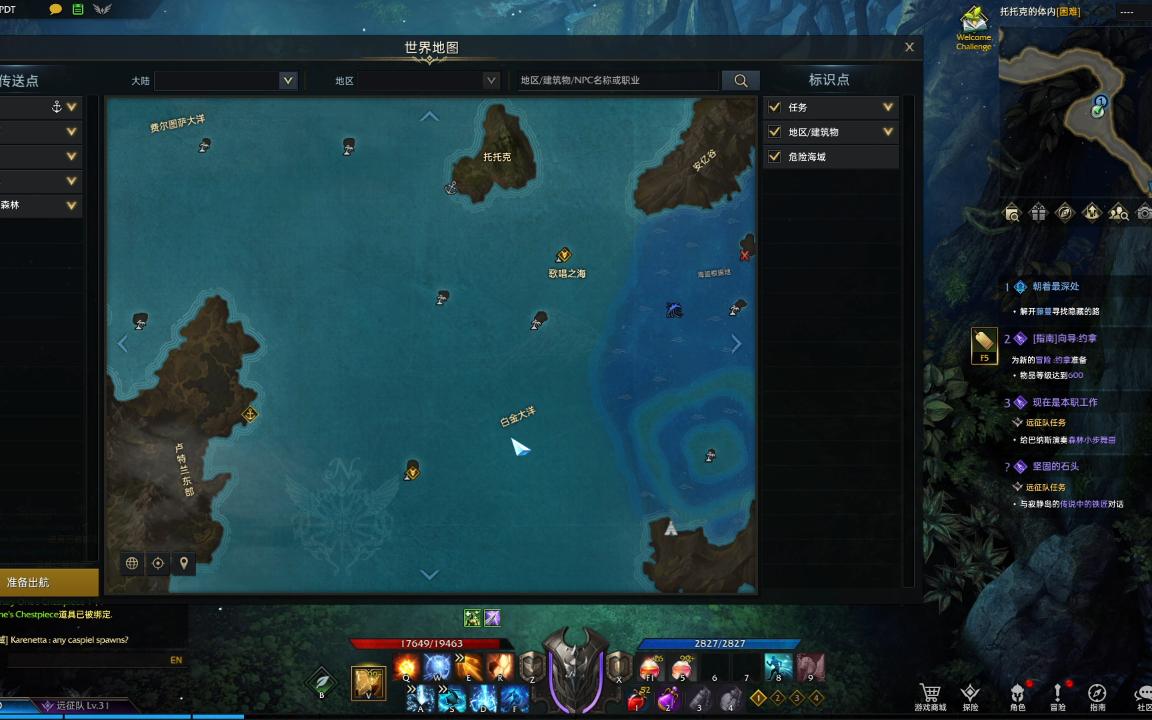Toggle the 地区/建筑物 marker checkbox
This screenshot has width=1152, height=720.
774,132
